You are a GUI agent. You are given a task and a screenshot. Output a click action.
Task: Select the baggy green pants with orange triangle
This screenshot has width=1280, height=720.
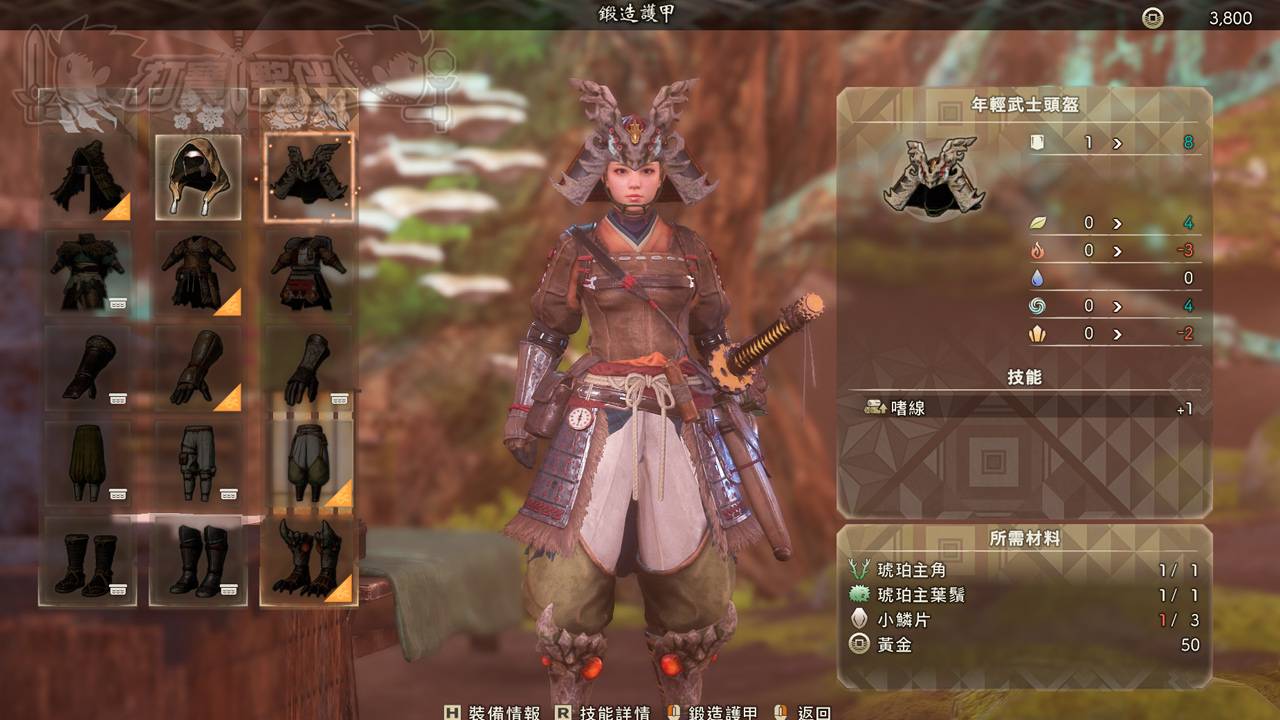coord(308,463)
